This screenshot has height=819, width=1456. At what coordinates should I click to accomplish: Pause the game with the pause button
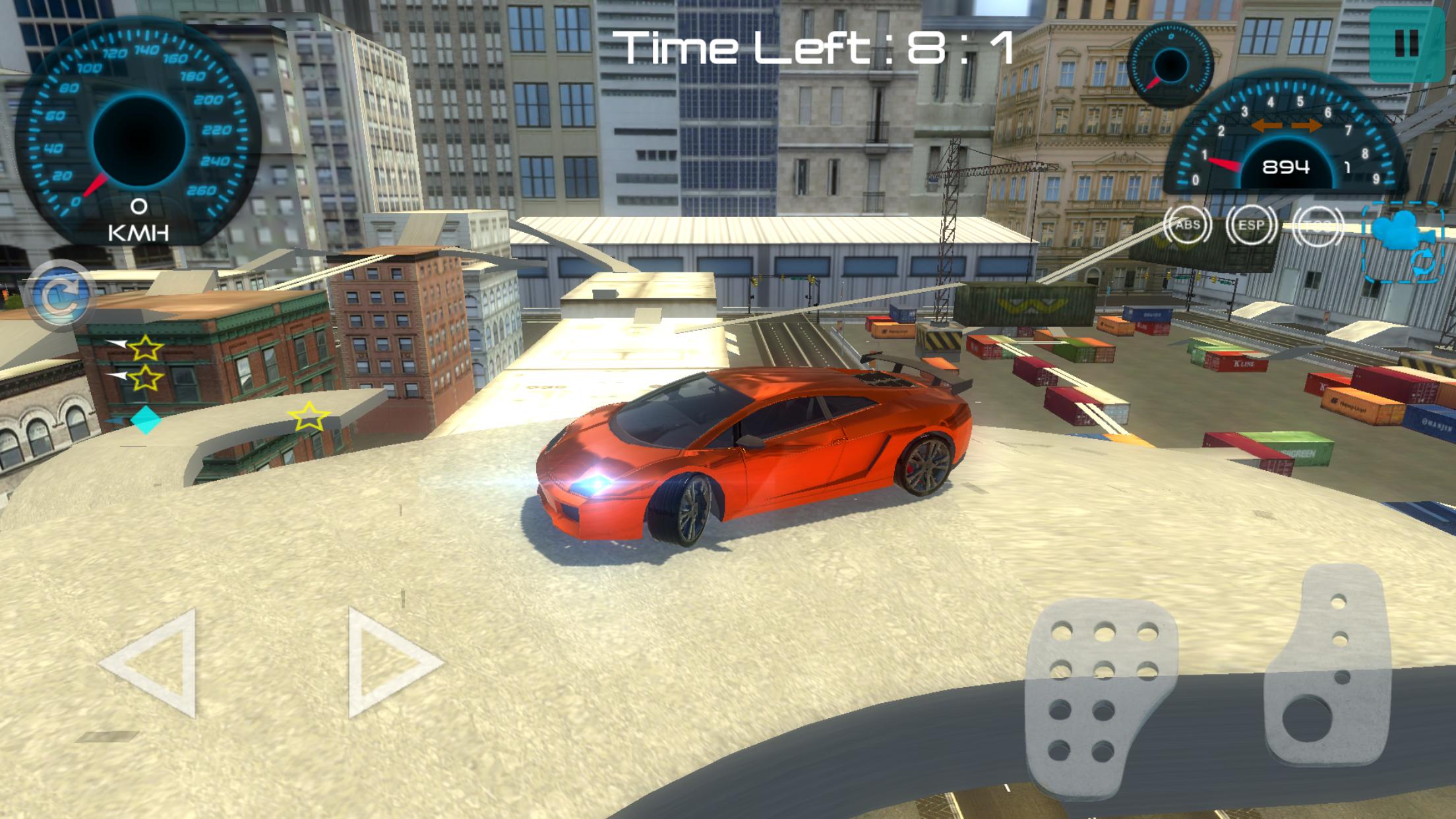pyautogui.click(x=1407, y=44)
